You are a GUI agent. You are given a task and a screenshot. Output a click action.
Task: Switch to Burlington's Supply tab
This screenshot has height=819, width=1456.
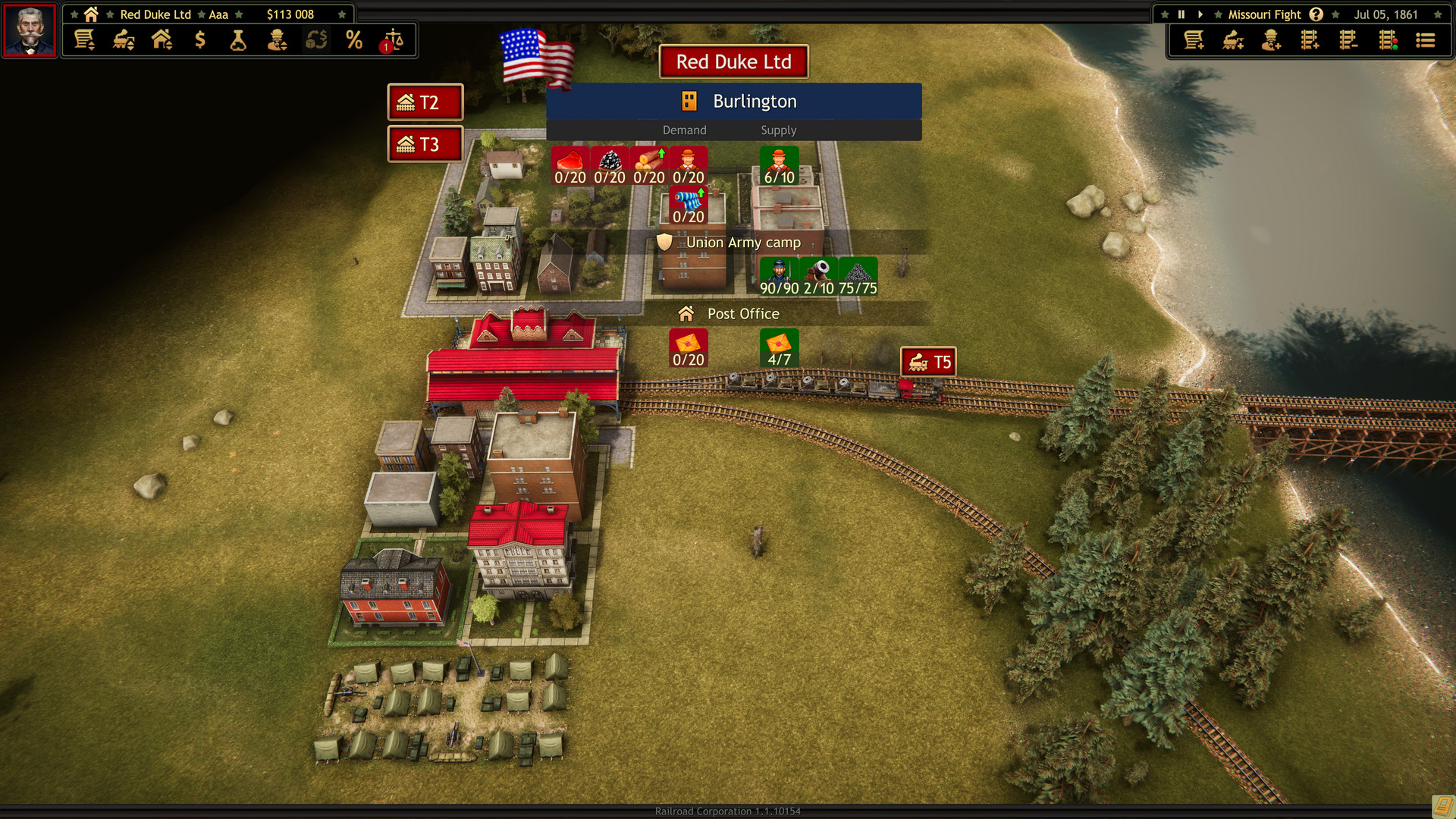778,130
